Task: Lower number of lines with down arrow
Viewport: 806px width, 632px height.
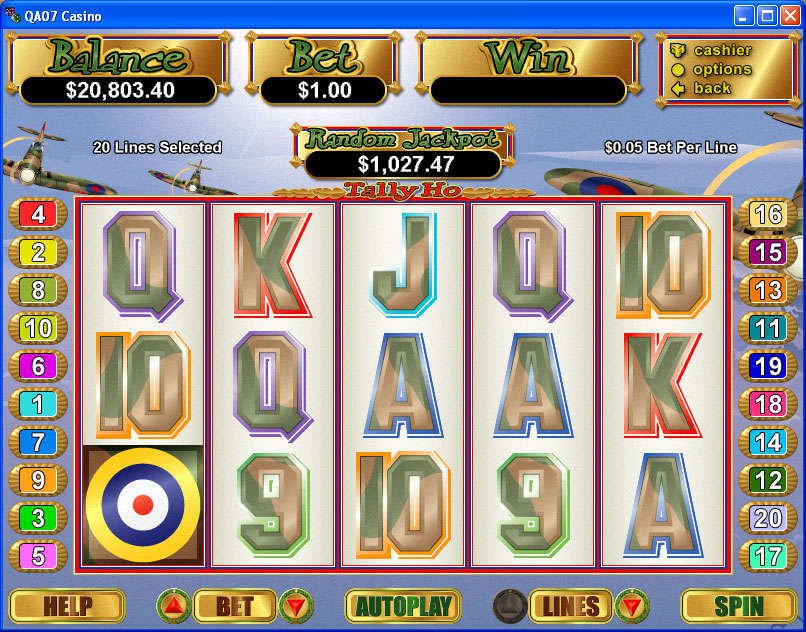Action: click(632, 606)
